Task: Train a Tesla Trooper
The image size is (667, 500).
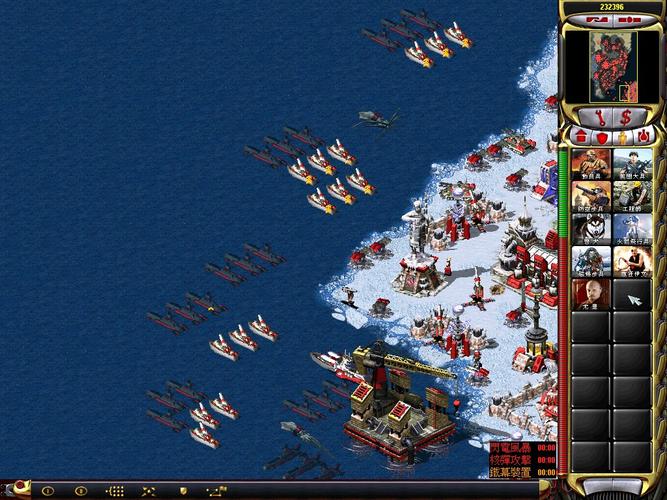Action: click(x=591, y=261)
